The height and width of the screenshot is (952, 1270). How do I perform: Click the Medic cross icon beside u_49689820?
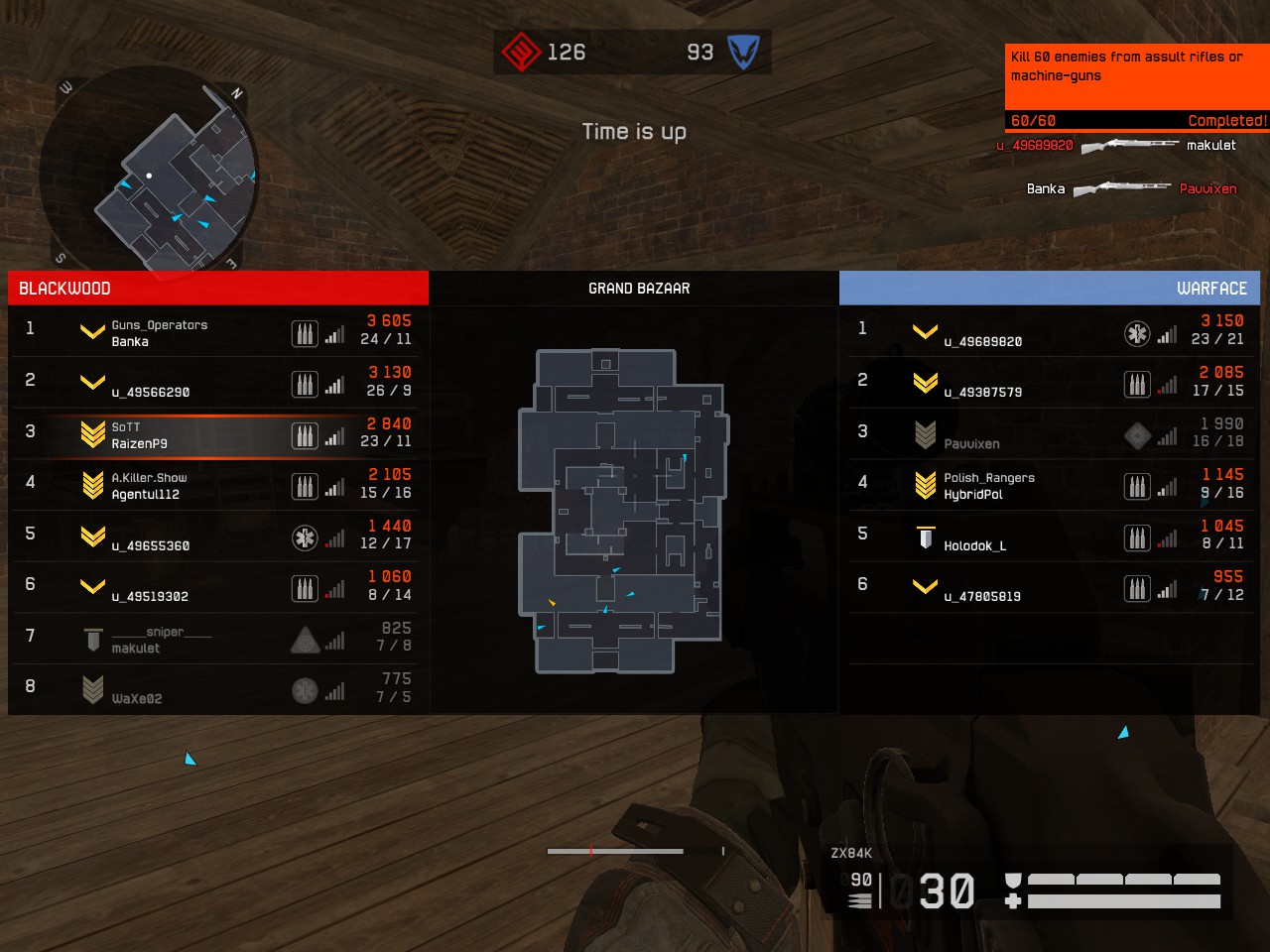(1137, 334)
